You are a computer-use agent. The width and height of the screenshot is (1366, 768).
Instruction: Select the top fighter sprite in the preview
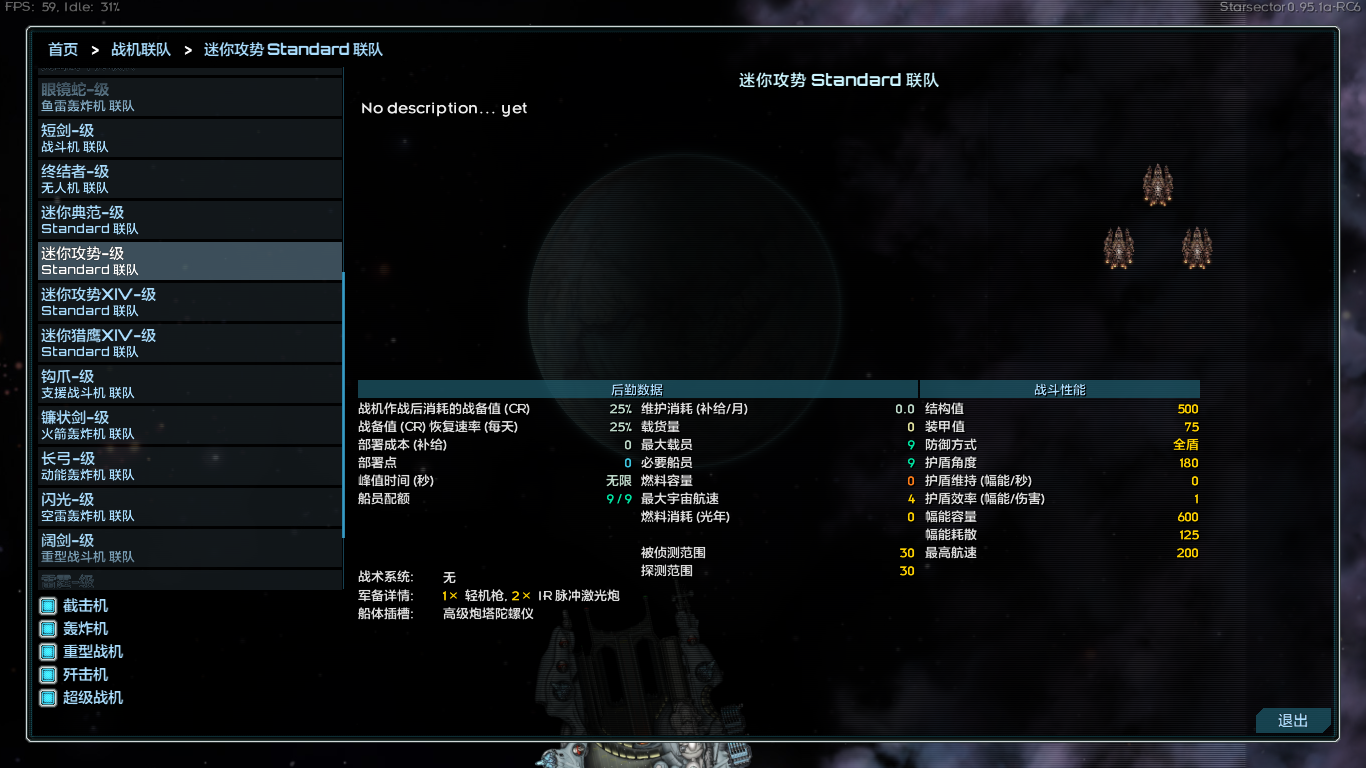(x=1159, y=184)
